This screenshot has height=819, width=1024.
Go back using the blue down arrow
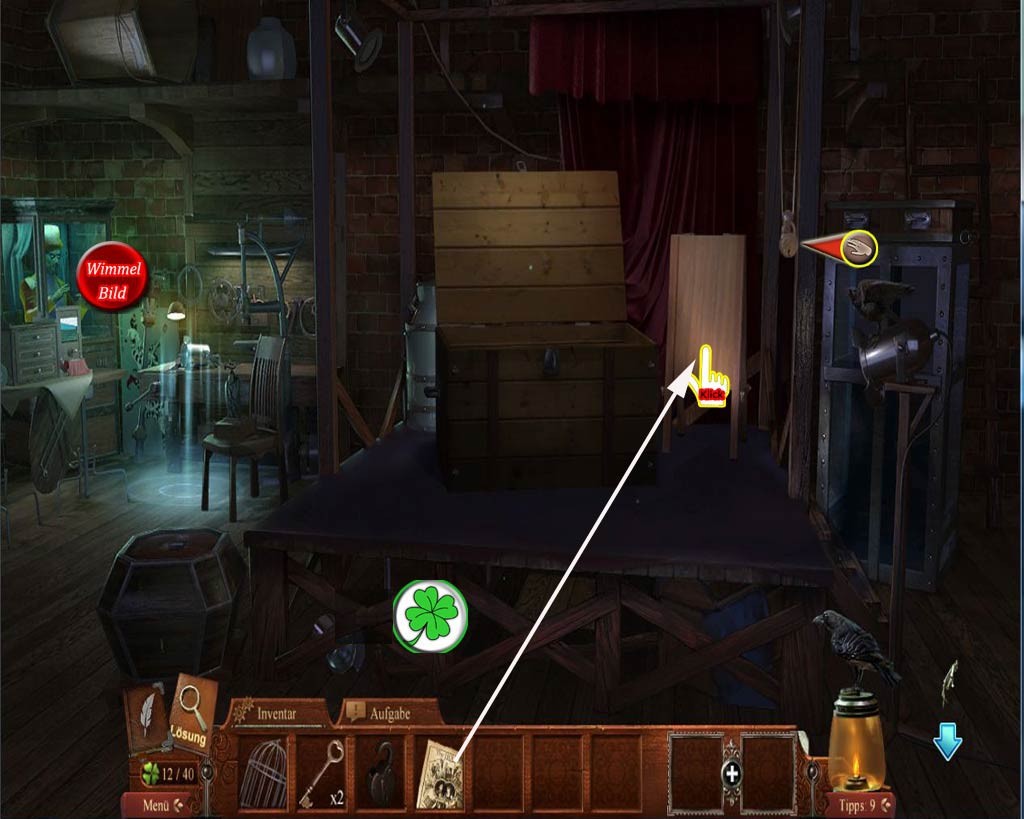click(947, 744)
